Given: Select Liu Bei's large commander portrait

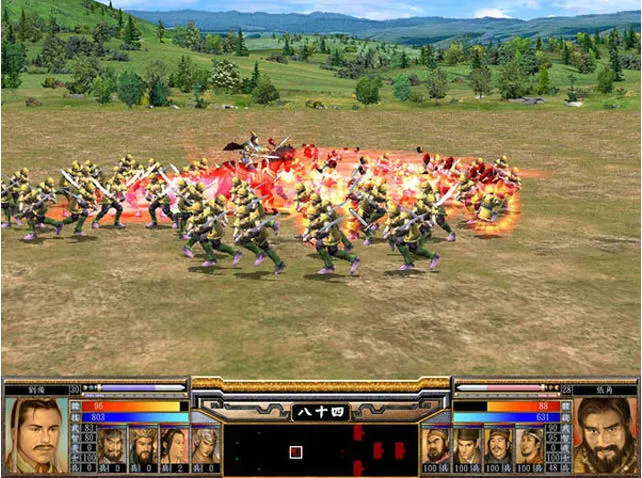Looking at the screenshot, I should pos(35,435).
